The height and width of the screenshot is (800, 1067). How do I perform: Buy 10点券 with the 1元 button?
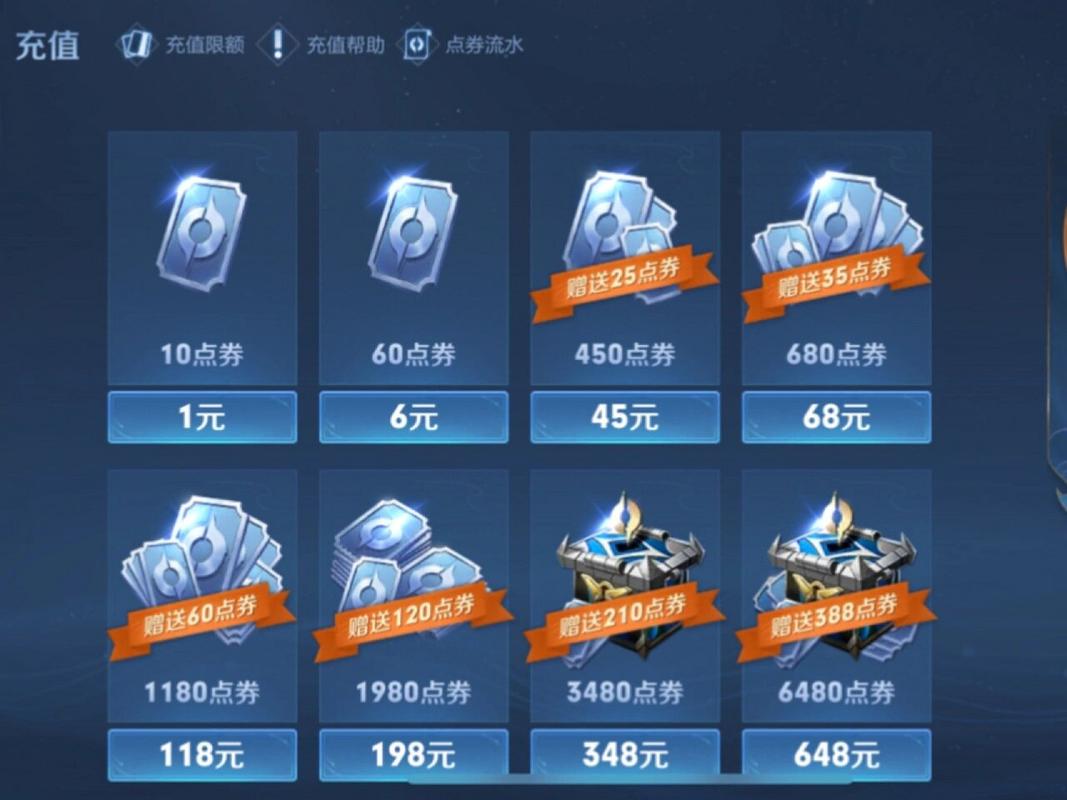202,417
